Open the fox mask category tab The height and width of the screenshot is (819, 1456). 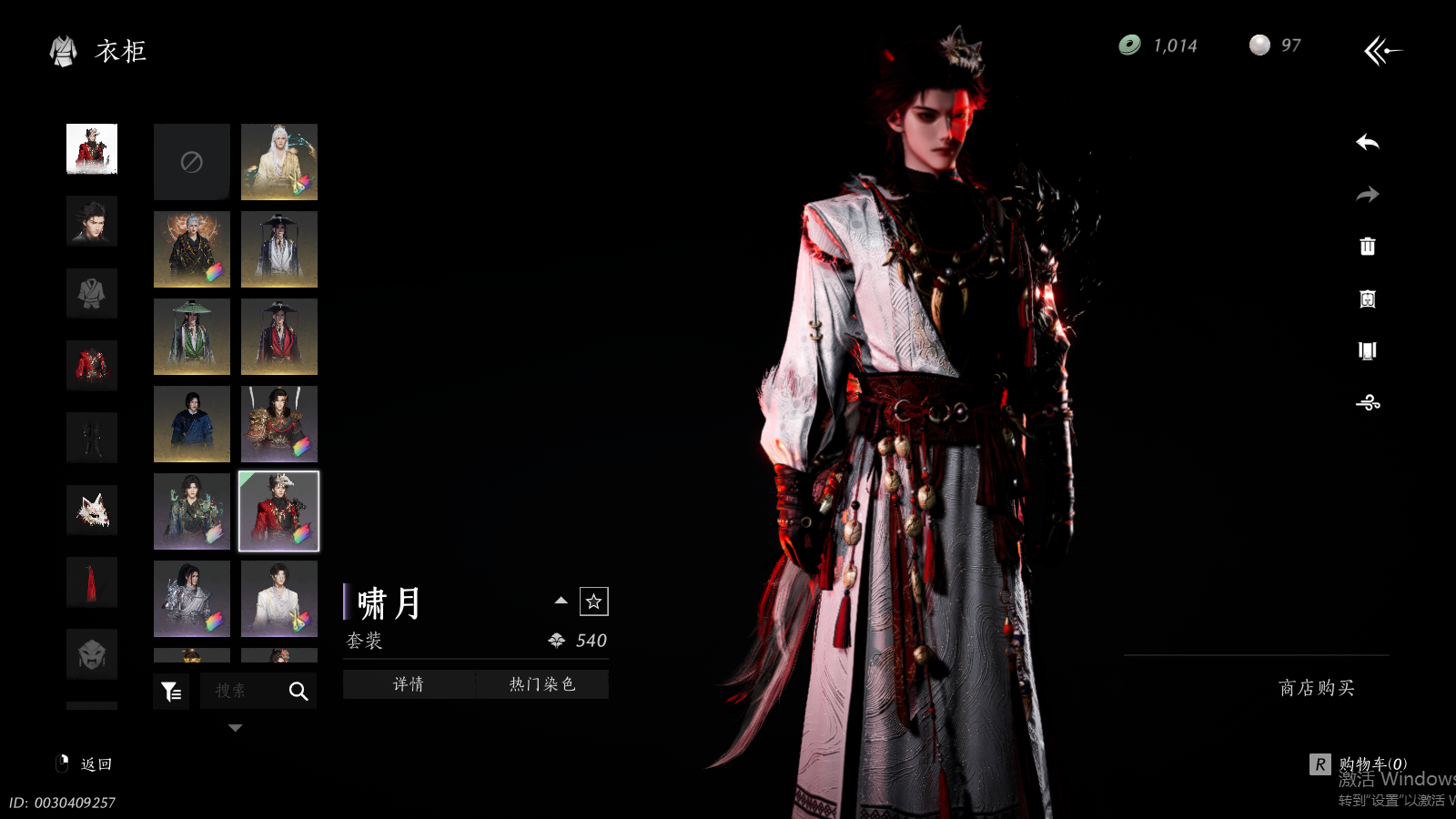pyautogui.click(x=92, y=510)
